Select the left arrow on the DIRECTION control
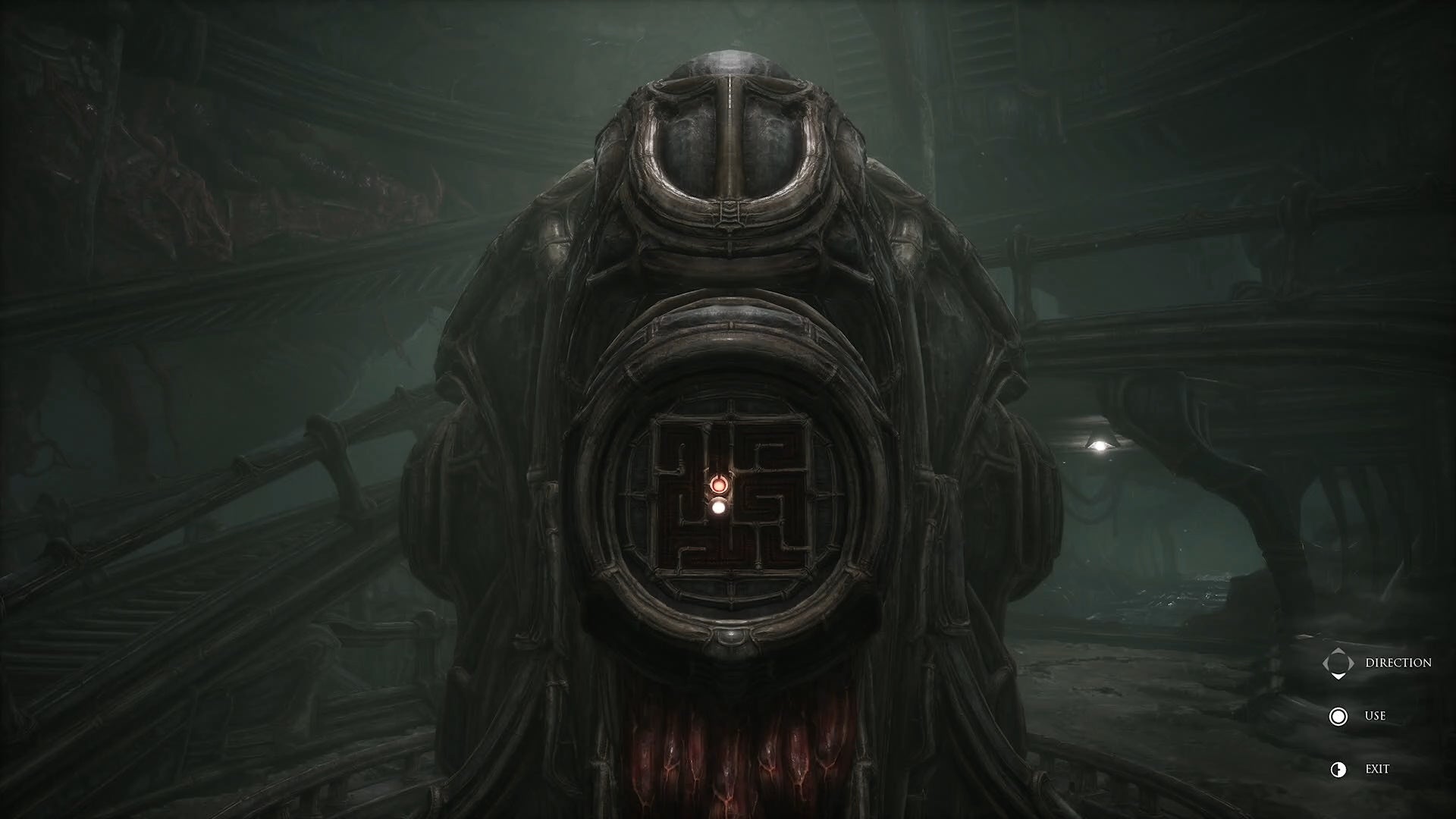 pyautogui.click(x=1325, y=663)
